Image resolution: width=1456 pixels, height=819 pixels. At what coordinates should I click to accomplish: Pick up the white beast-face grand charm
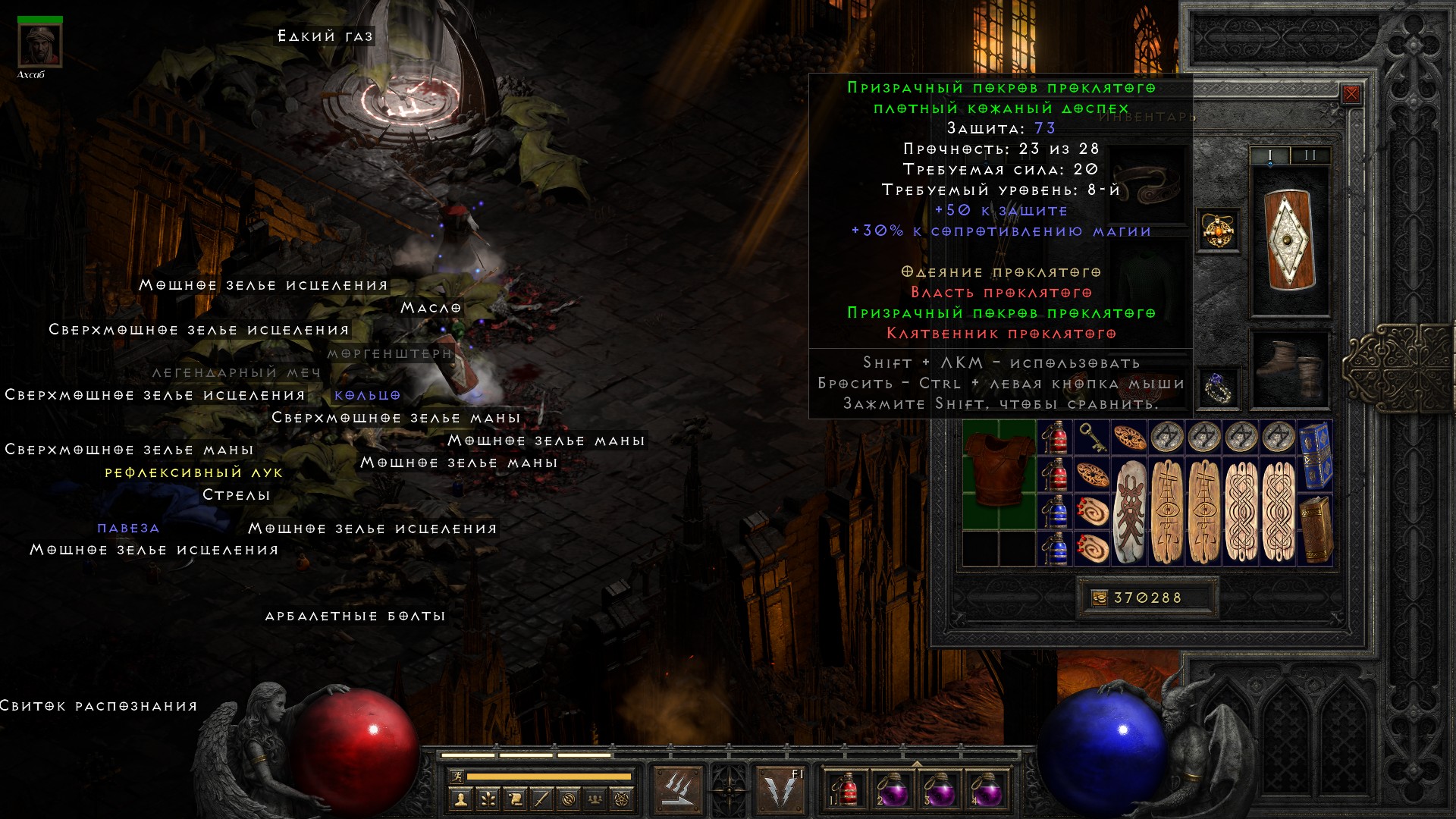click(x=1129, y=511)
